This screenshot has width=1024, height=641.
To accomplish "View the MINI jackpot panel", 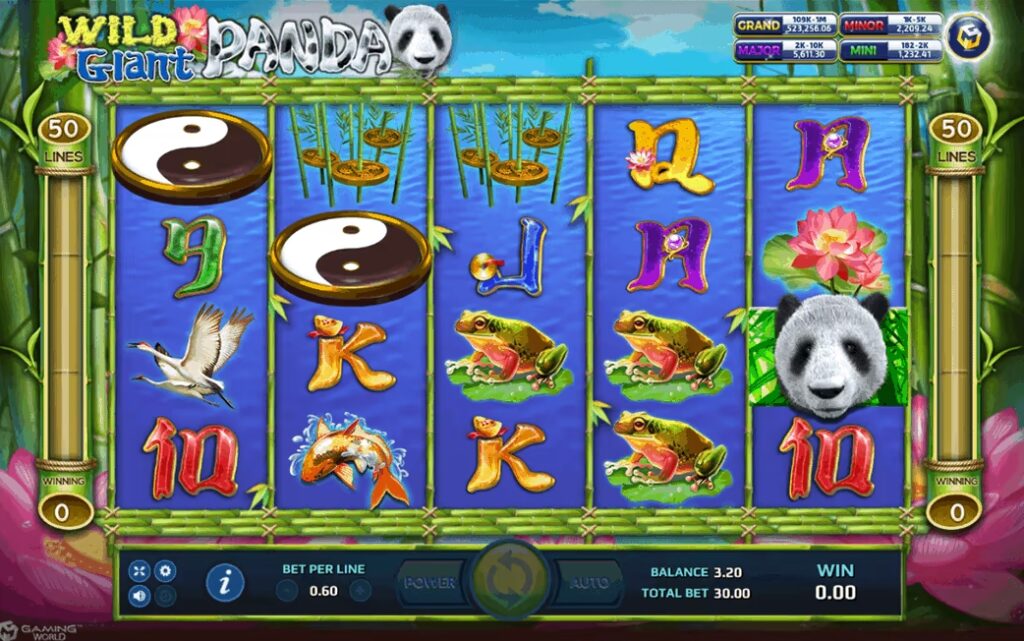I will [888, 50].
